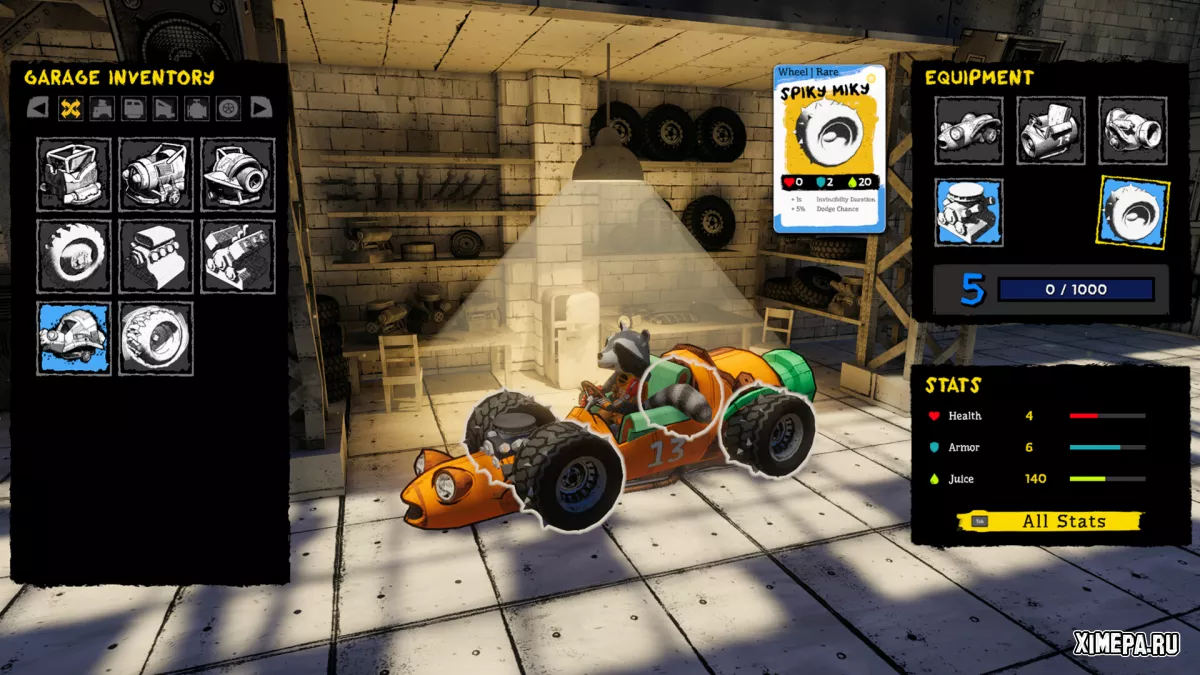This screenshot has width=1200, height=675.
Task: Select the equipped barrel rear part
Action: click(x=1132, y=130)
